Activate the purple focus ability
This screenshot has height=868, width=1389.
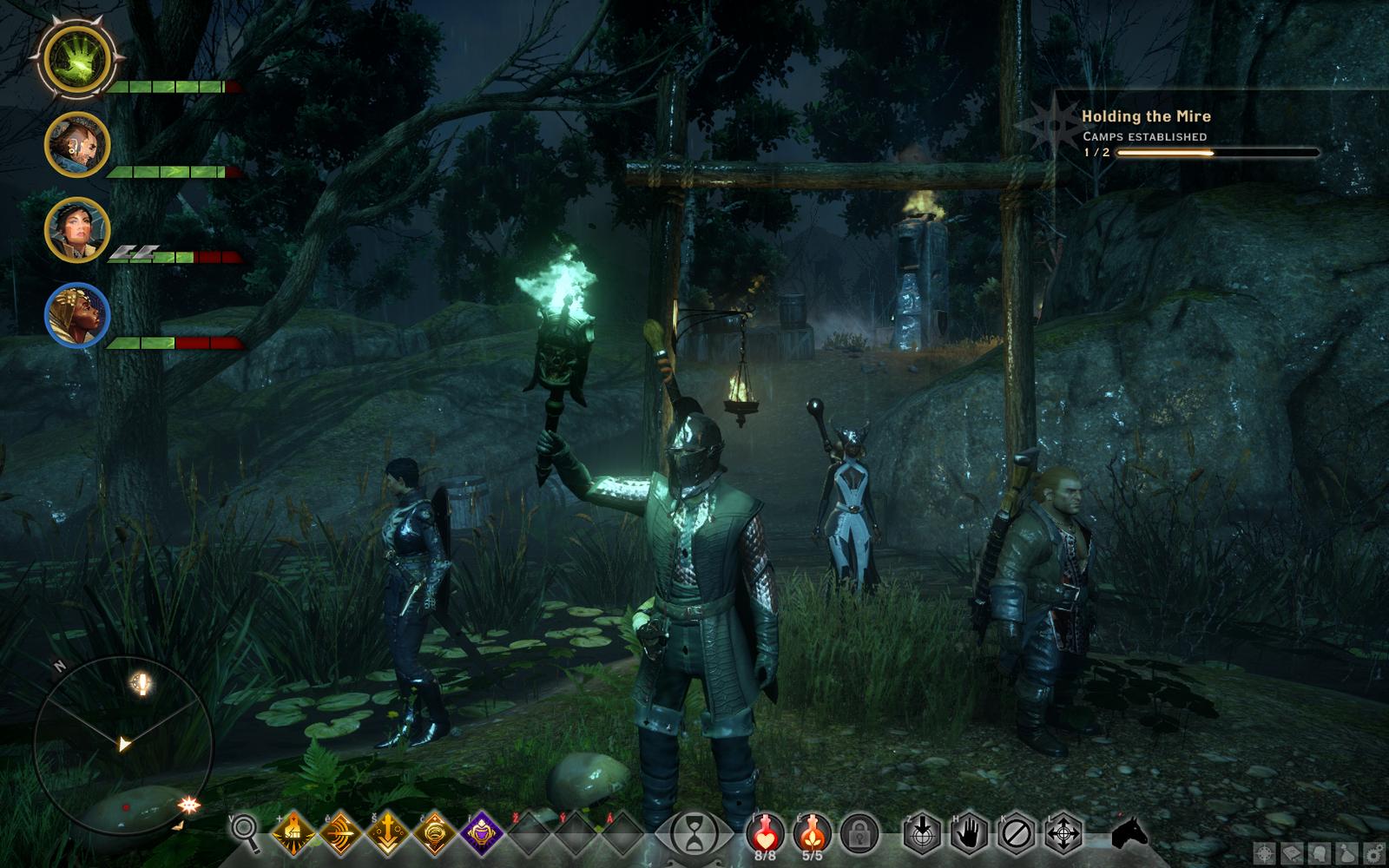[x=481, y=833]
